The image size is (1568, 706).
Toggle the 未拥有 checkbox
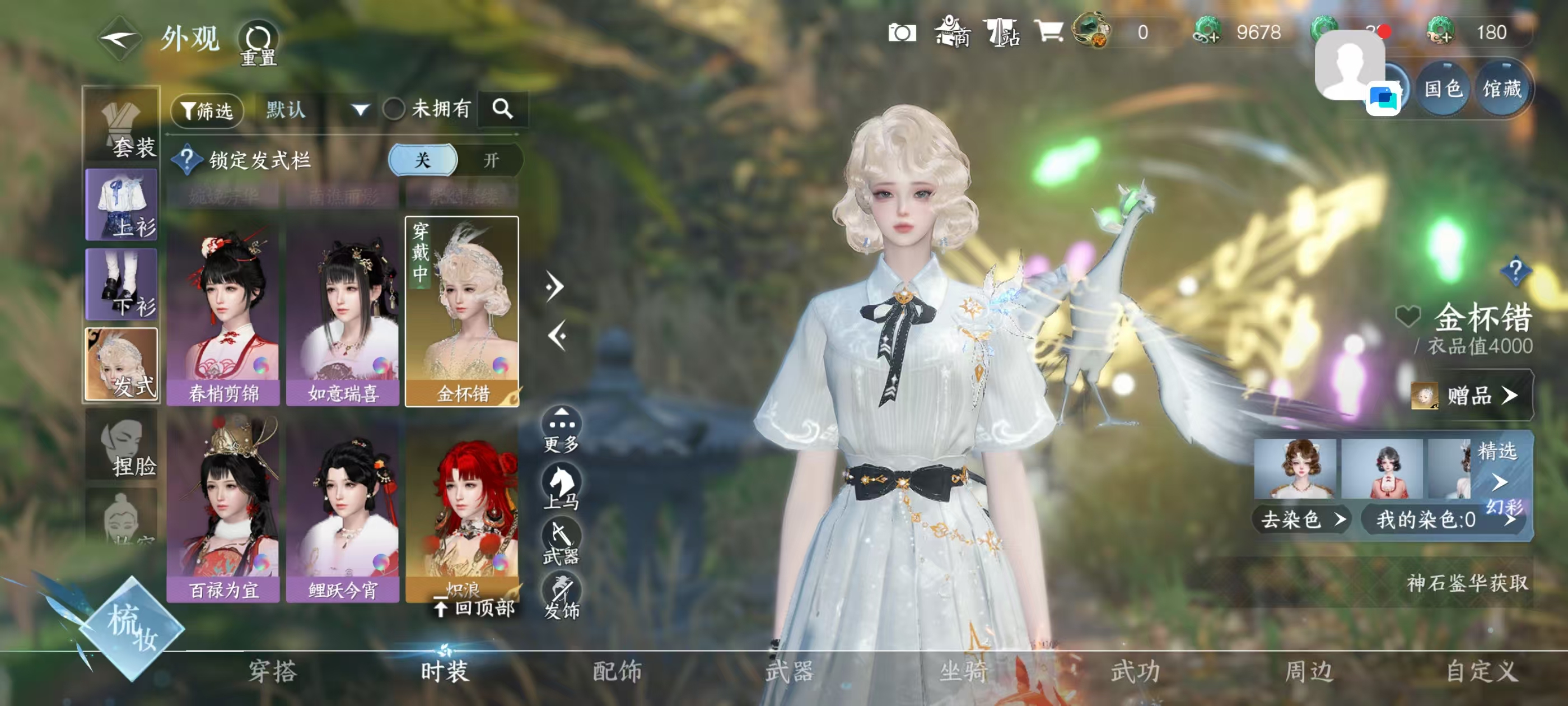coord(394,110)
